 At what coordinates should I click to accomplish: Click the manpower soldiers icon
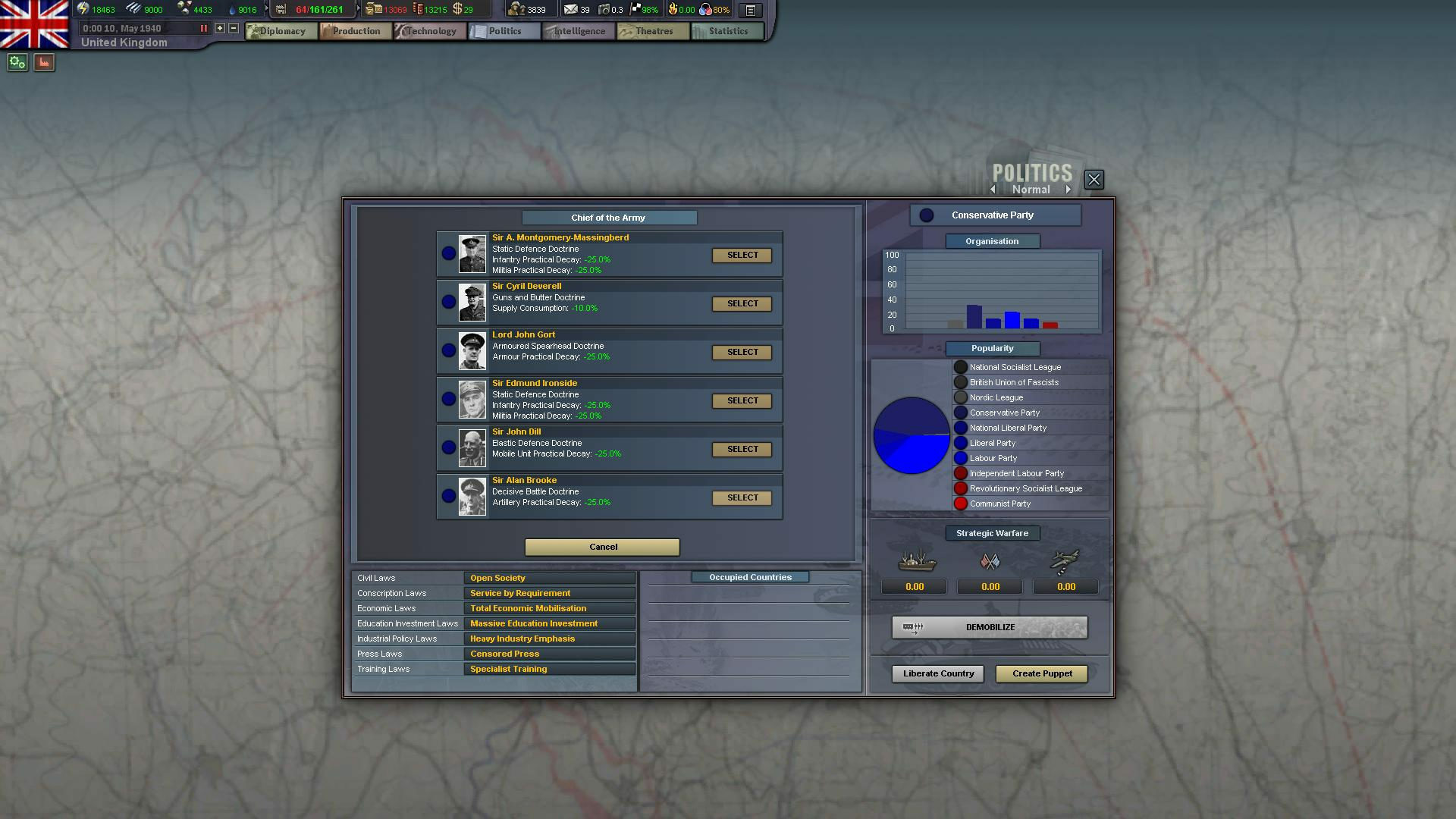517,9
